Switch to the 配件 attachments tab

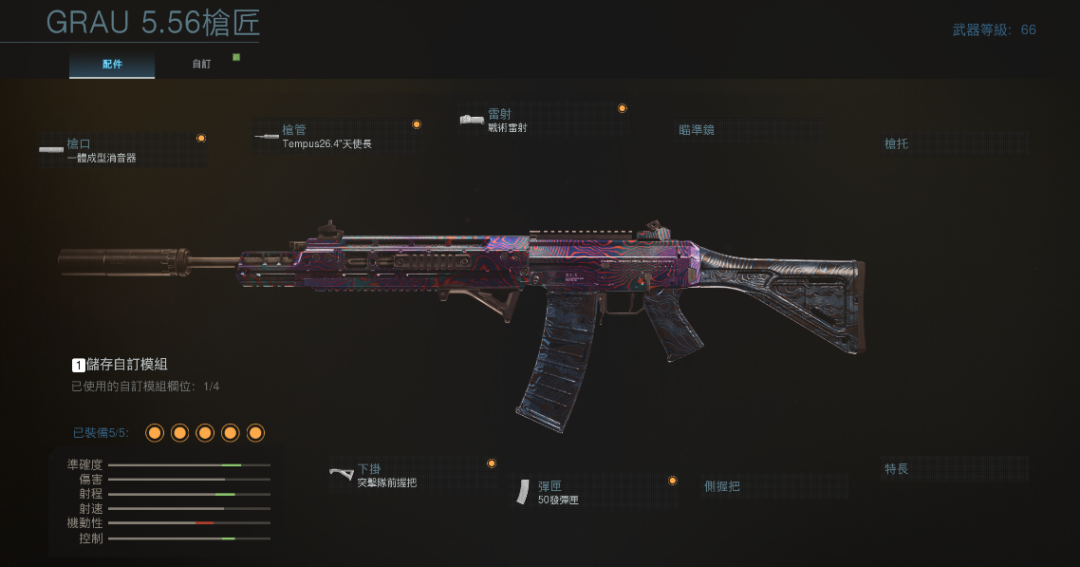(112, 64)
